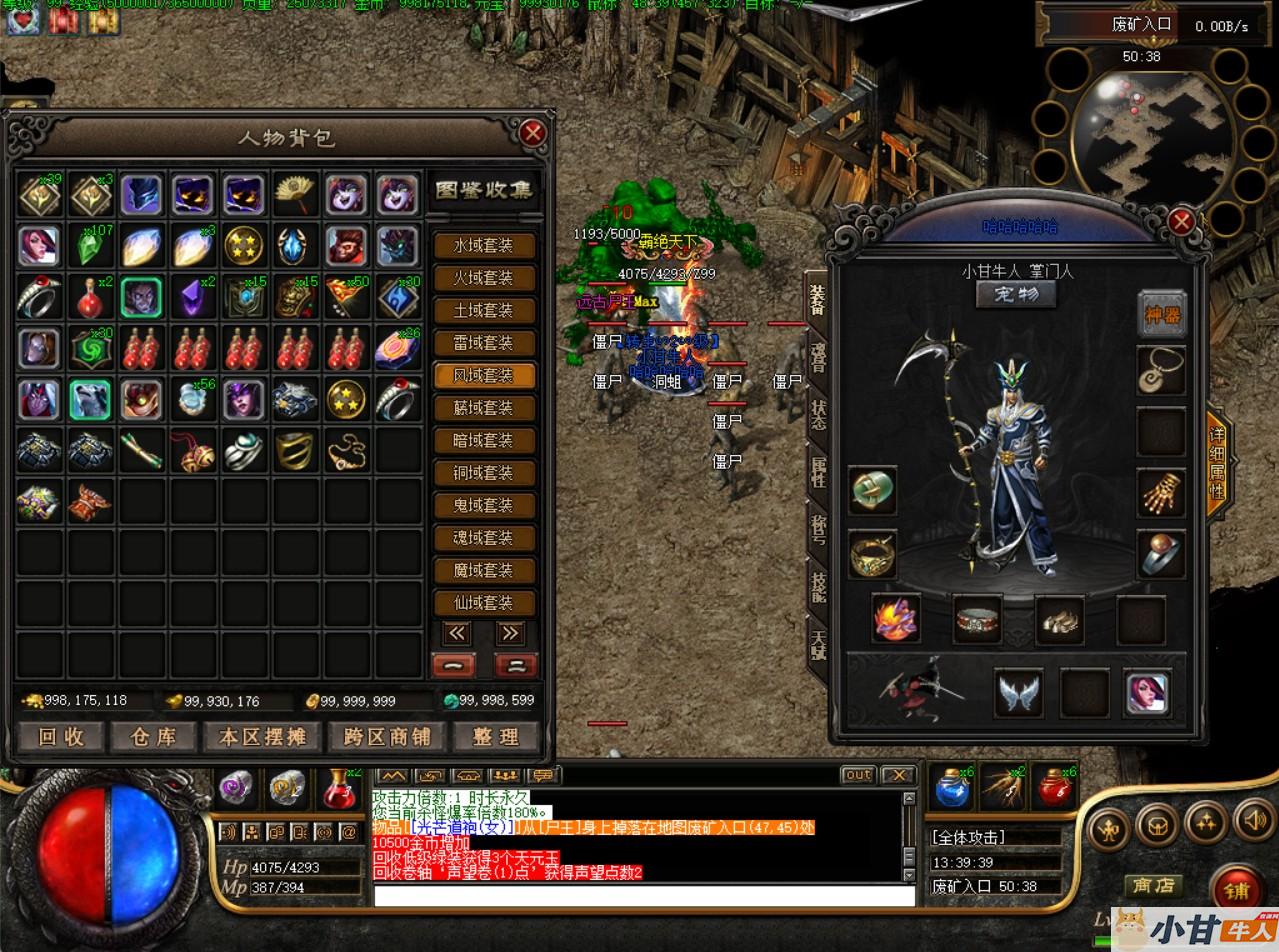Close the 人物背包 inventory window
The height and width of the screenshot is (952, 1279).
click(533, 133)
